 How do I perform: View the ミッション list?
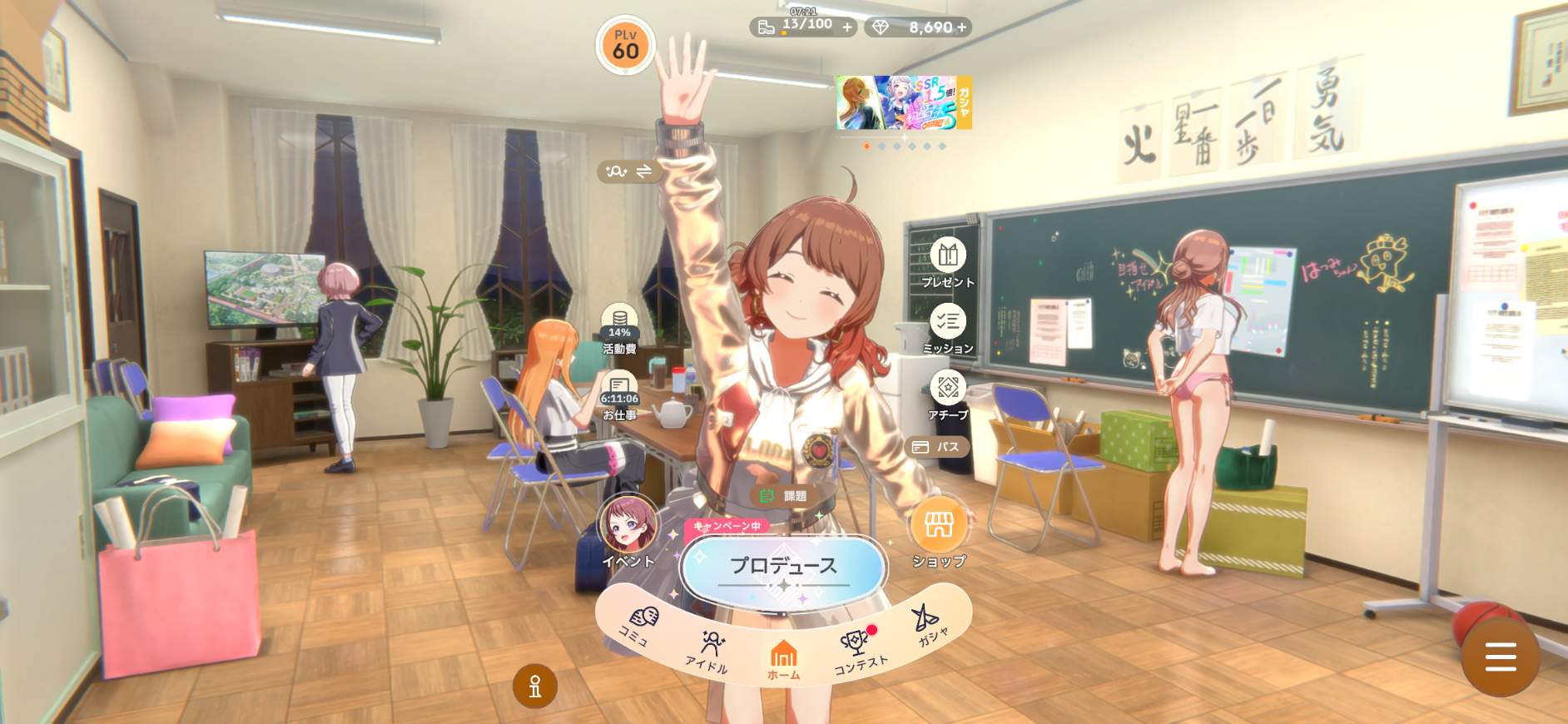coord(948,327)
